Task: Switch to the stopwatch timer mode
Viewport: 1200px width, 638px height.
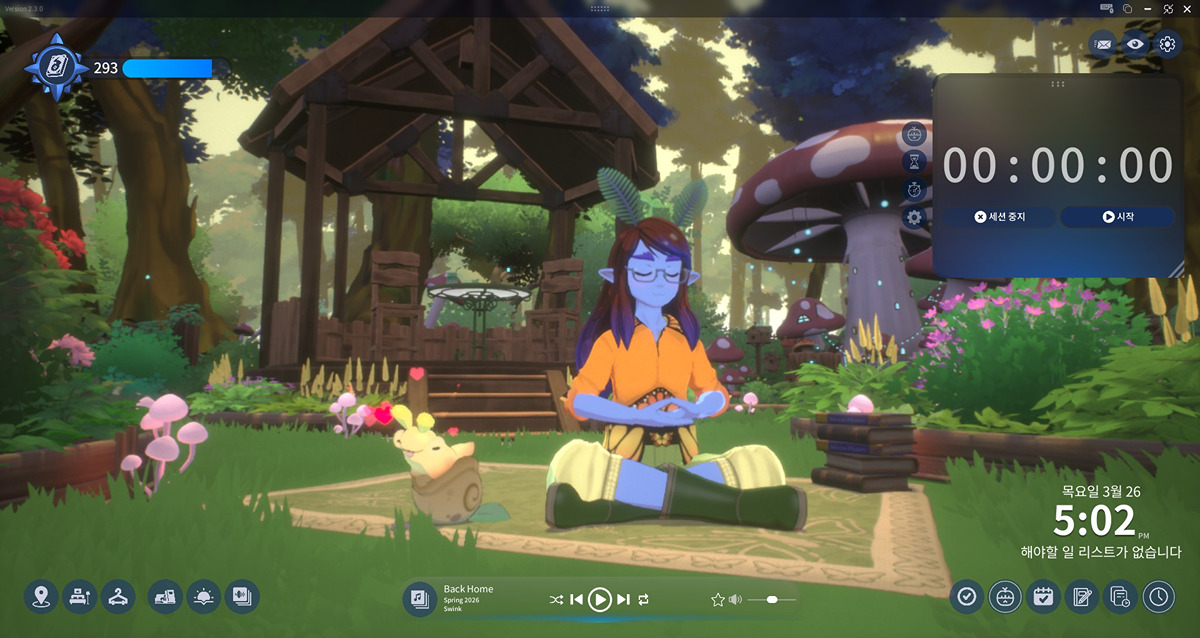Action: click(x=914, y=190)
